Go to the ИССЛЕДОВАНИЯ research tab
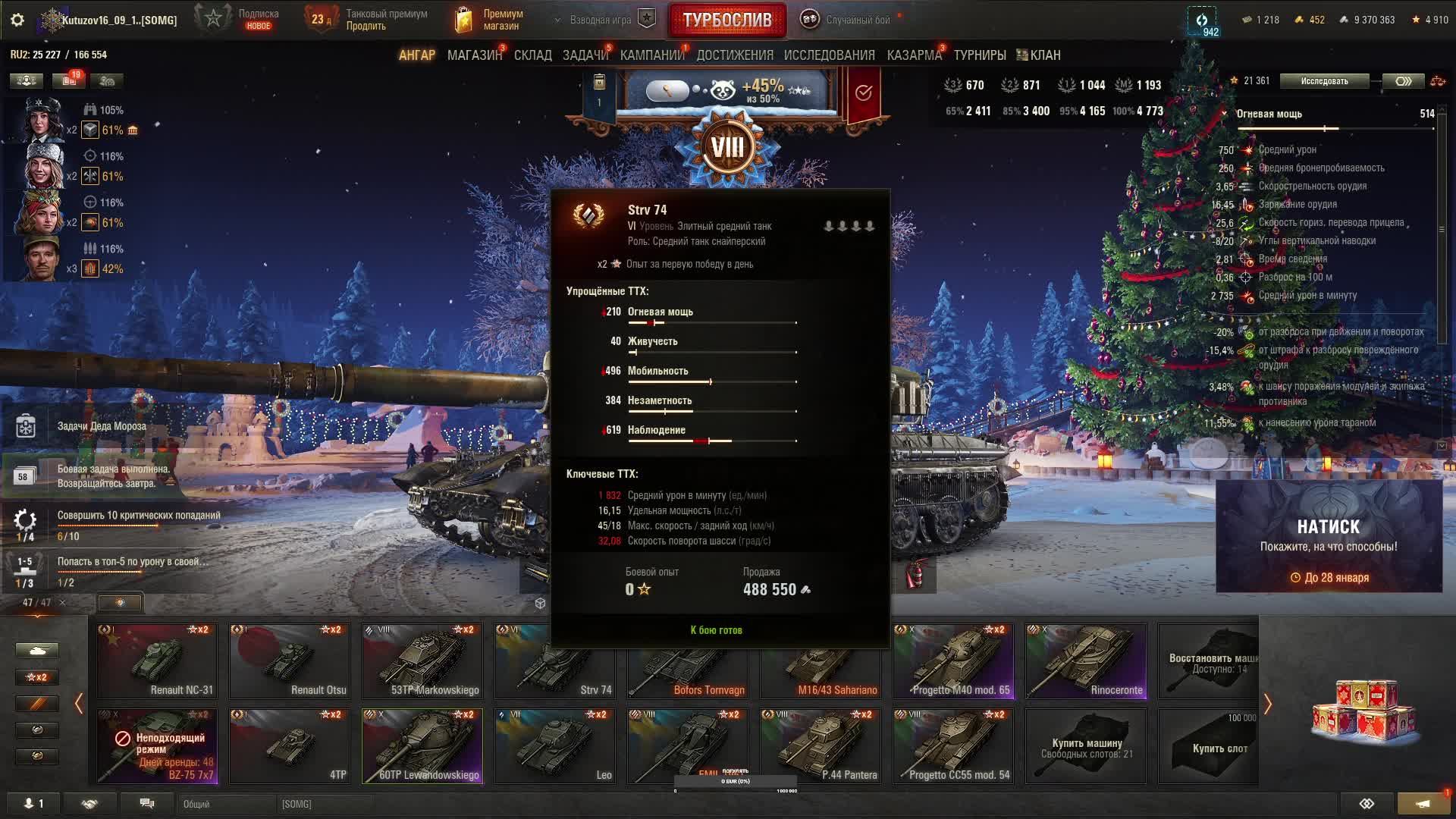The height and width of the screenshot is (819, 1456). [x=829, y=55]
